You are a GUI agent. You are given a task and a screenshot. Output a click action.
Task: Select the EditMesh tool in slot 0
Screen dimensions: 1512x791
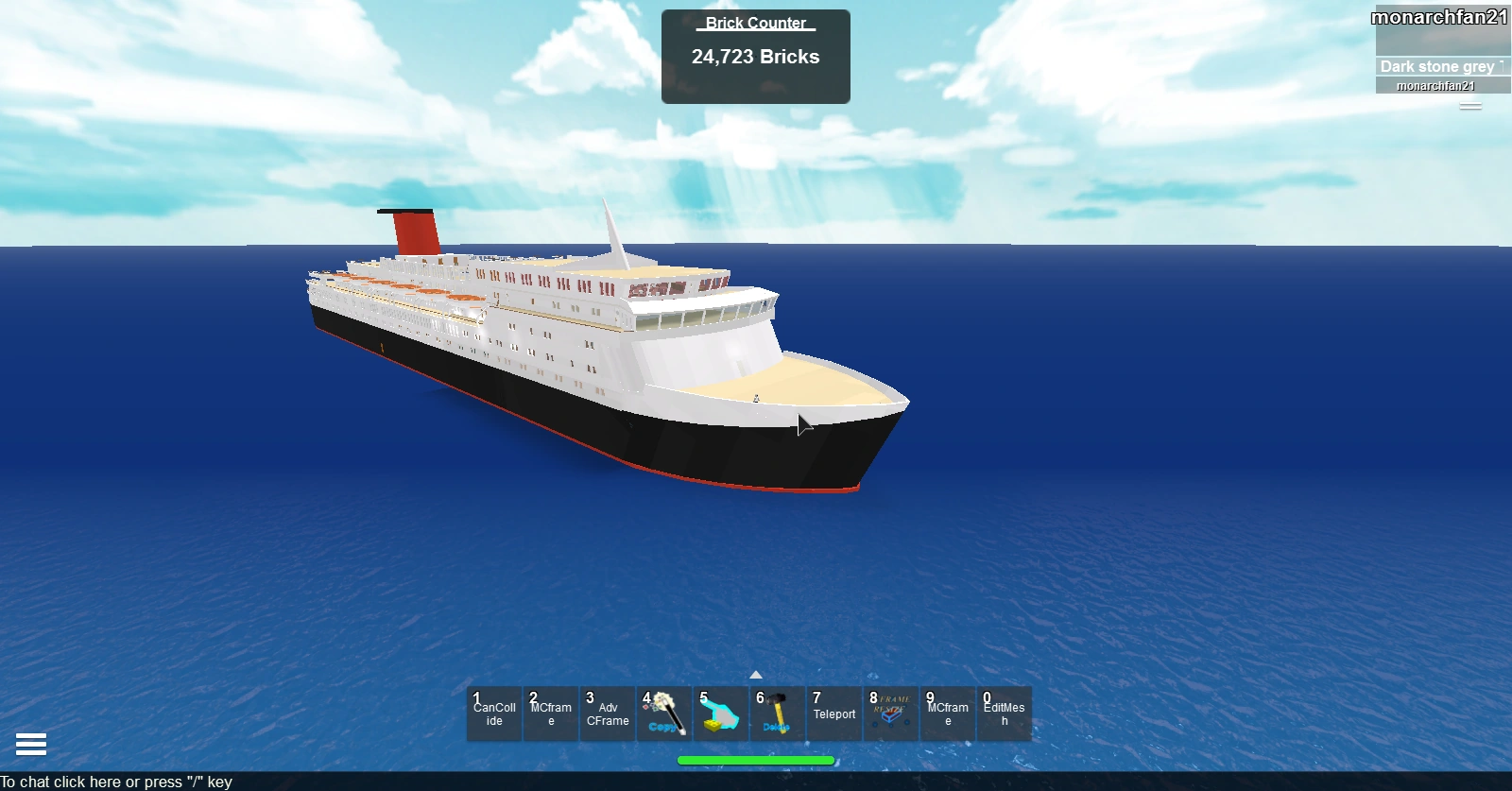click(x=1005, y=714)
